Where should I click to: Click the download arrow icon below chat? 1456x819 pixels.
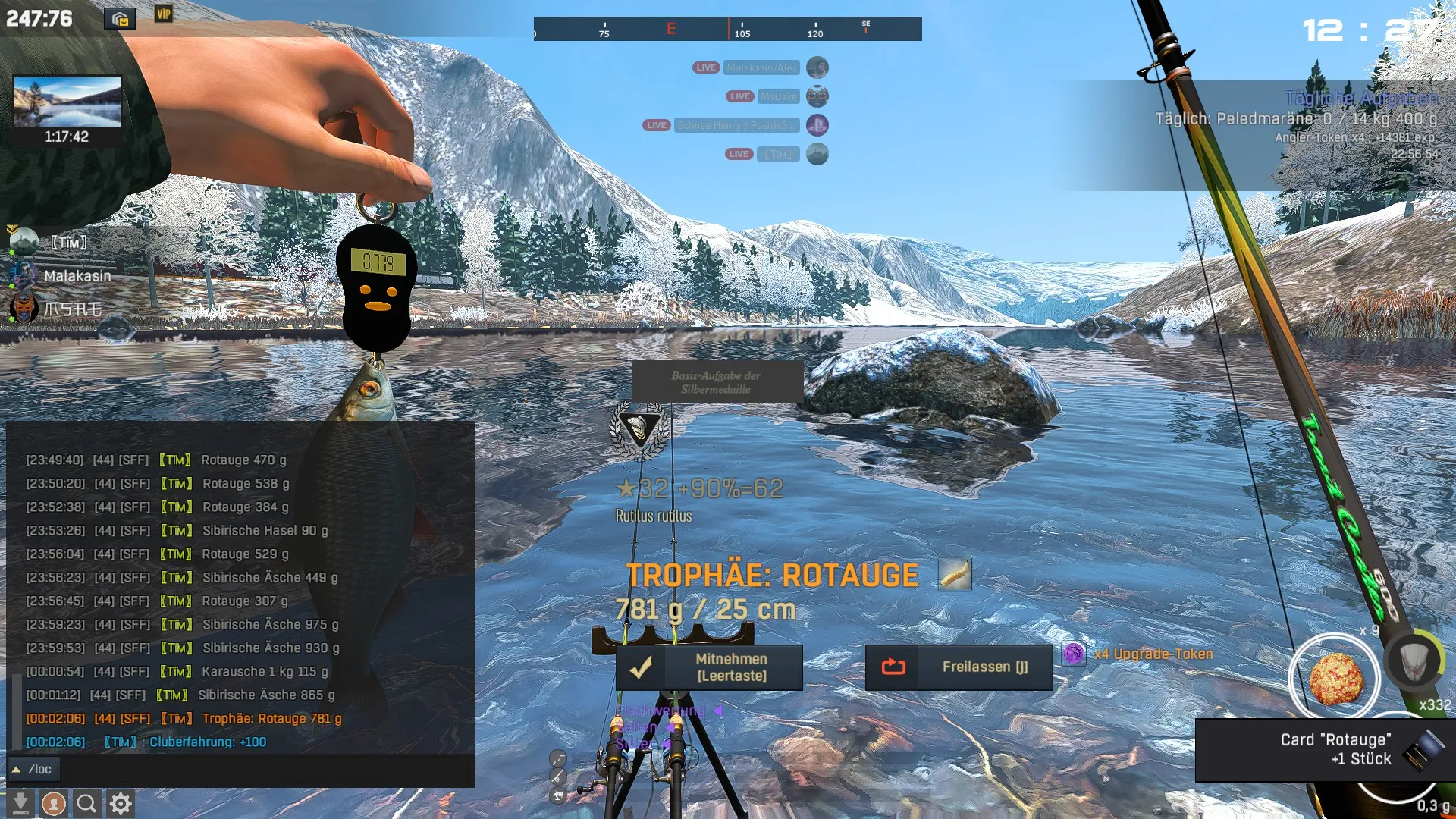pos(20,803)
